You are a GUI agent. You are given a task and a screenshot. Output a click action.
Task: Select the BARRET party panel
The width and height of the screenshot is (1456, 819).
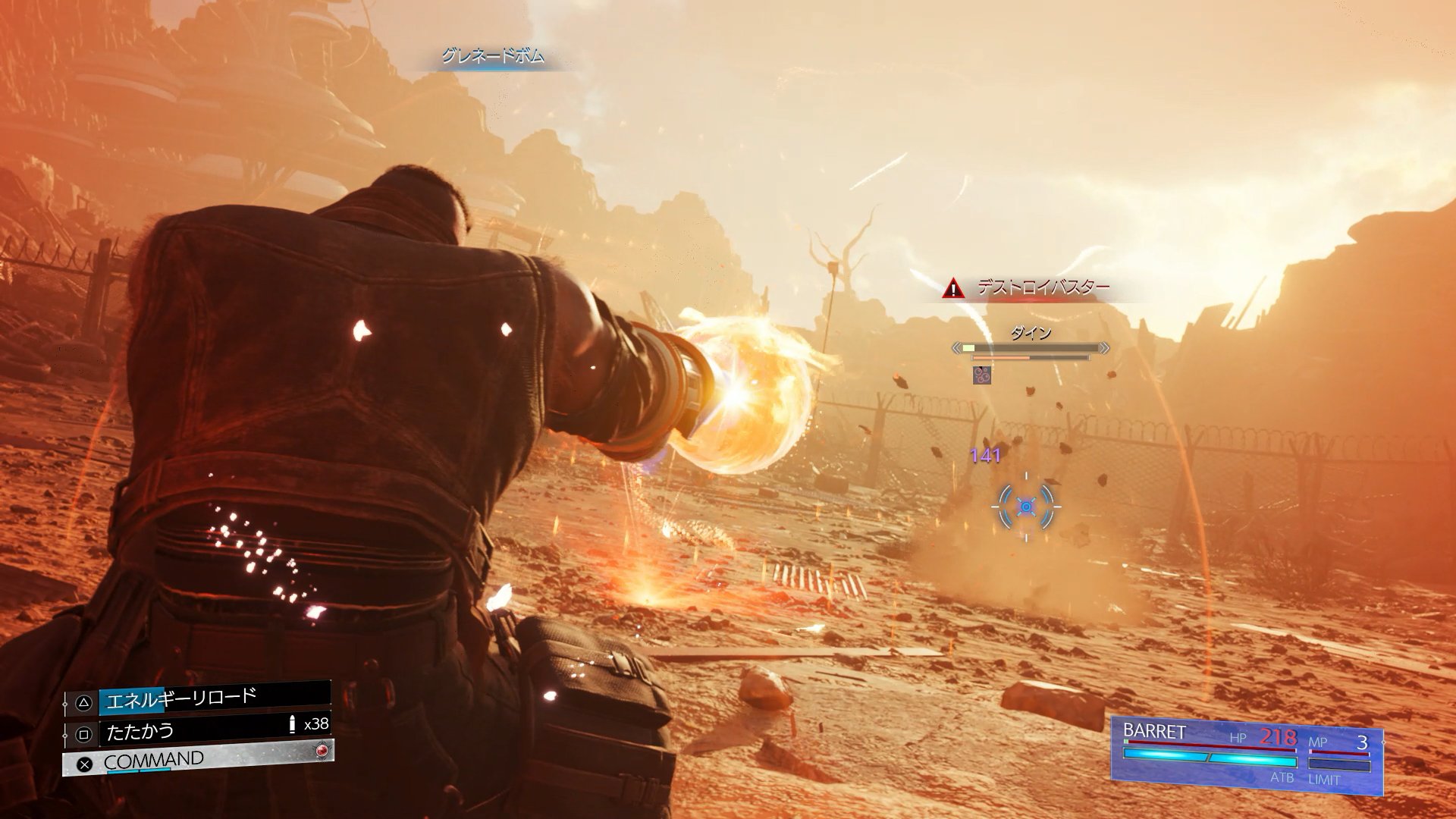(1246, 755)
